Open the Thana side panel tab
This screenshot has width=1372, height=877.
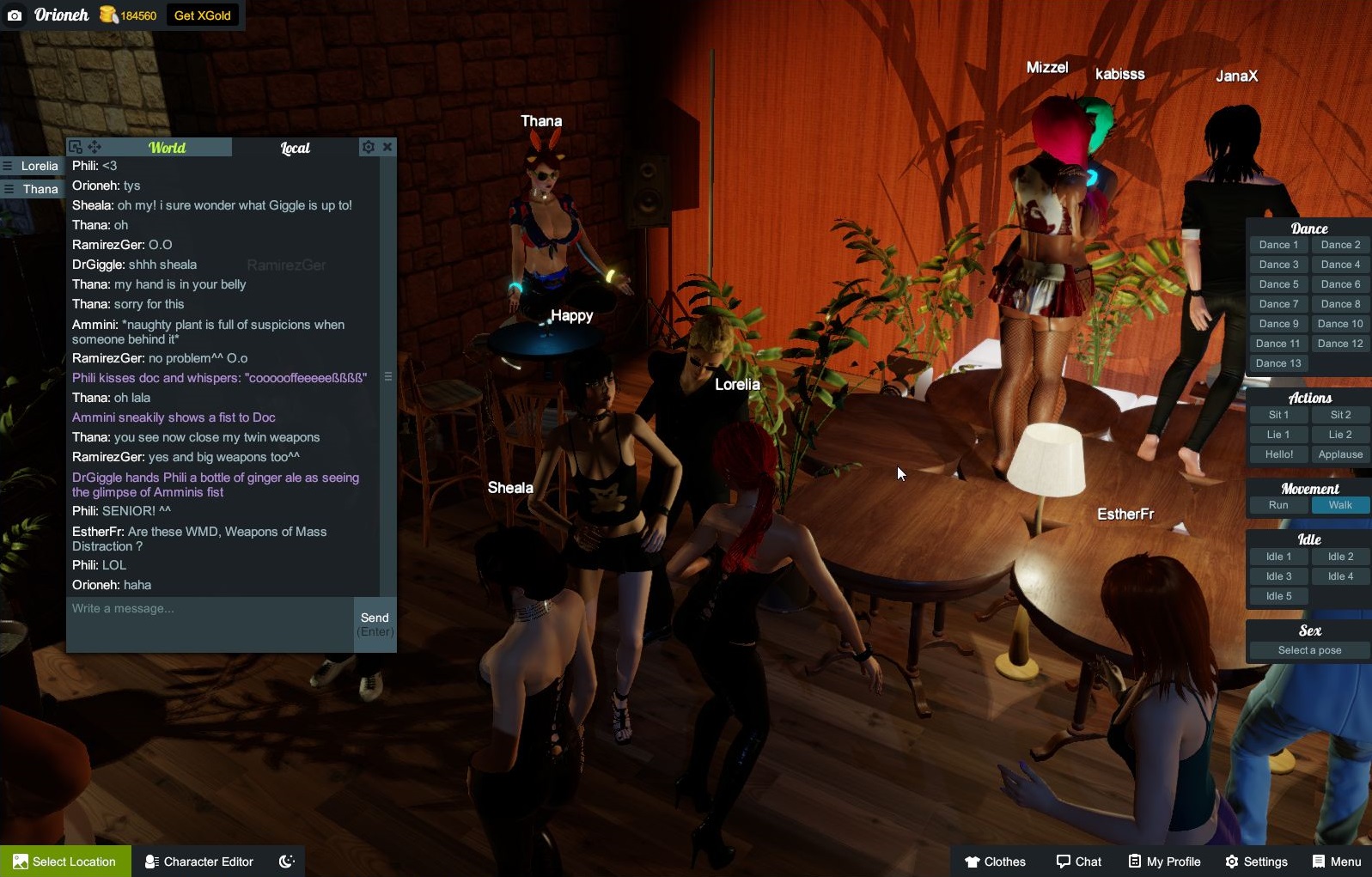(34, 188)
